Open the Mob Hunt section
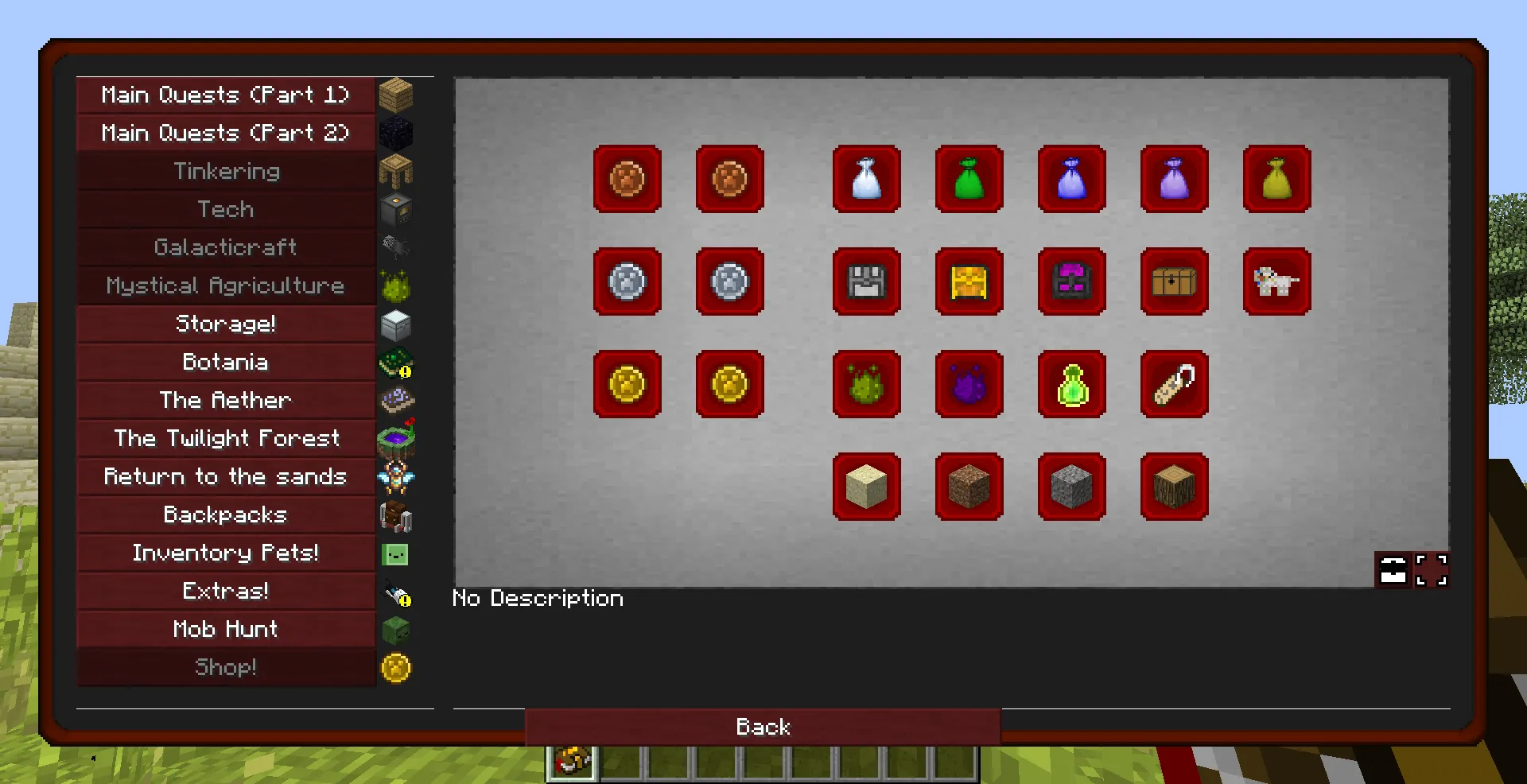 226,629
